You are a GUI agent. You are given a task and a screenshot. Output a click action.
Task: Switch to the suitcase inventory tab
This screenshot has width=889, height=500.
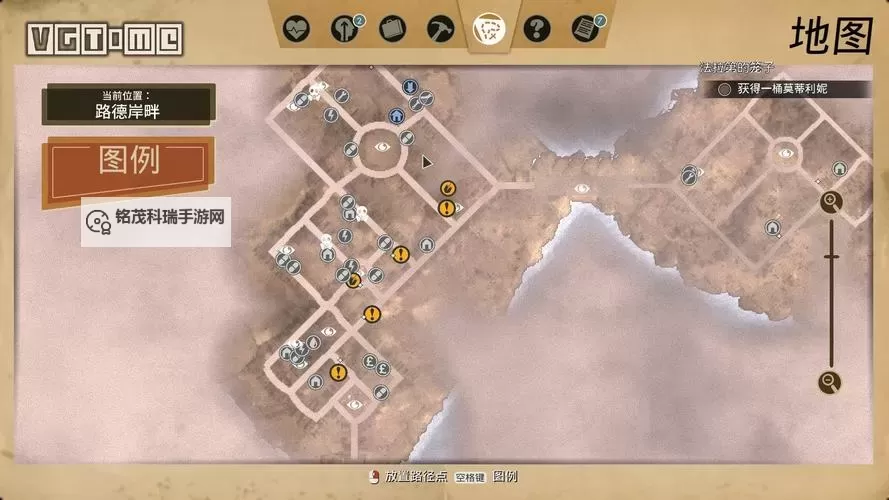tap(393, 27)
